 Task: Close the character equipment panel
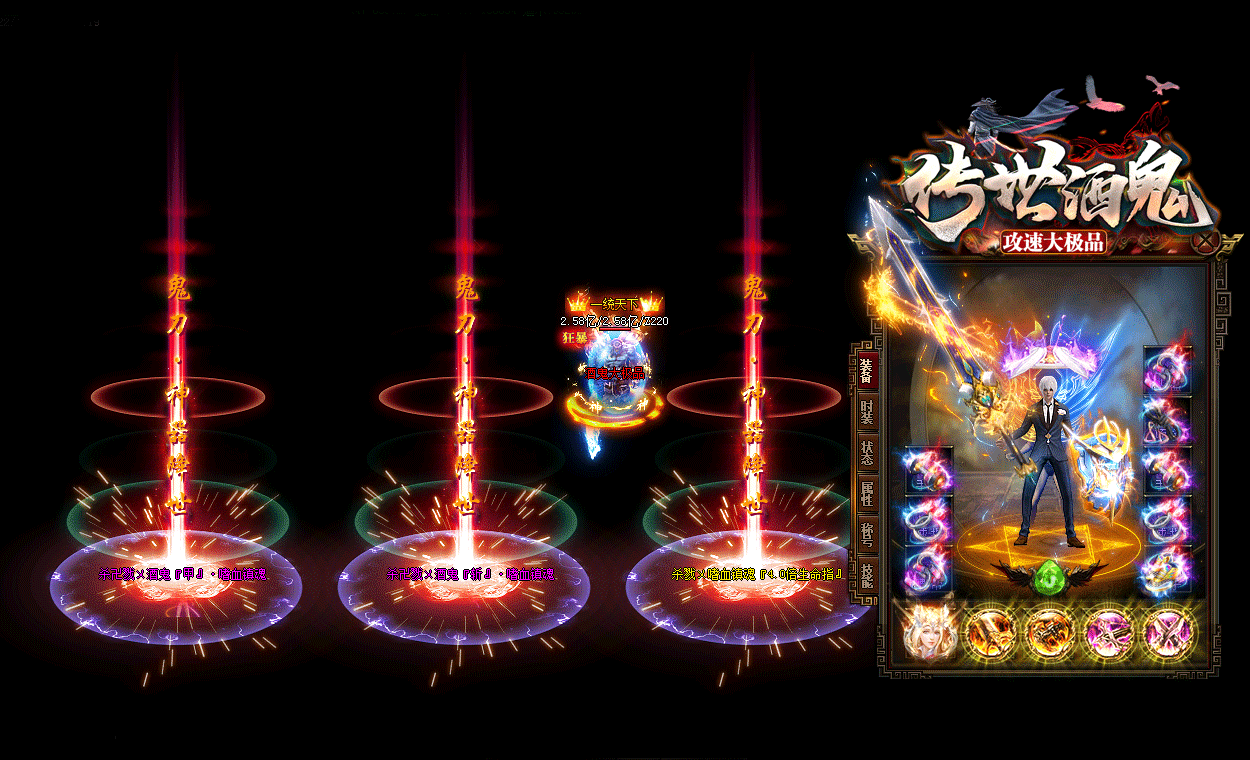pos(1208,241)
